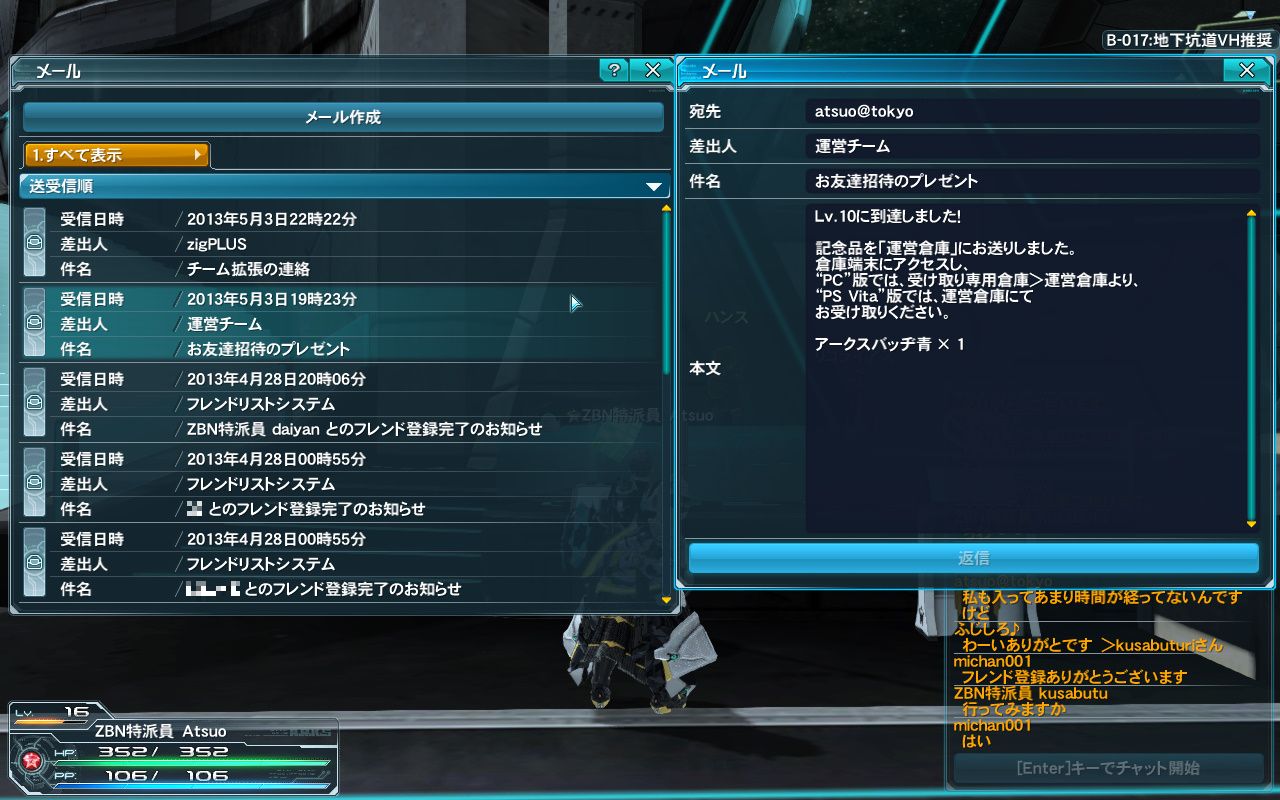
Task: Select mail from zigPLUS about チーム拡張の連絡
Action: click(340, 244)
